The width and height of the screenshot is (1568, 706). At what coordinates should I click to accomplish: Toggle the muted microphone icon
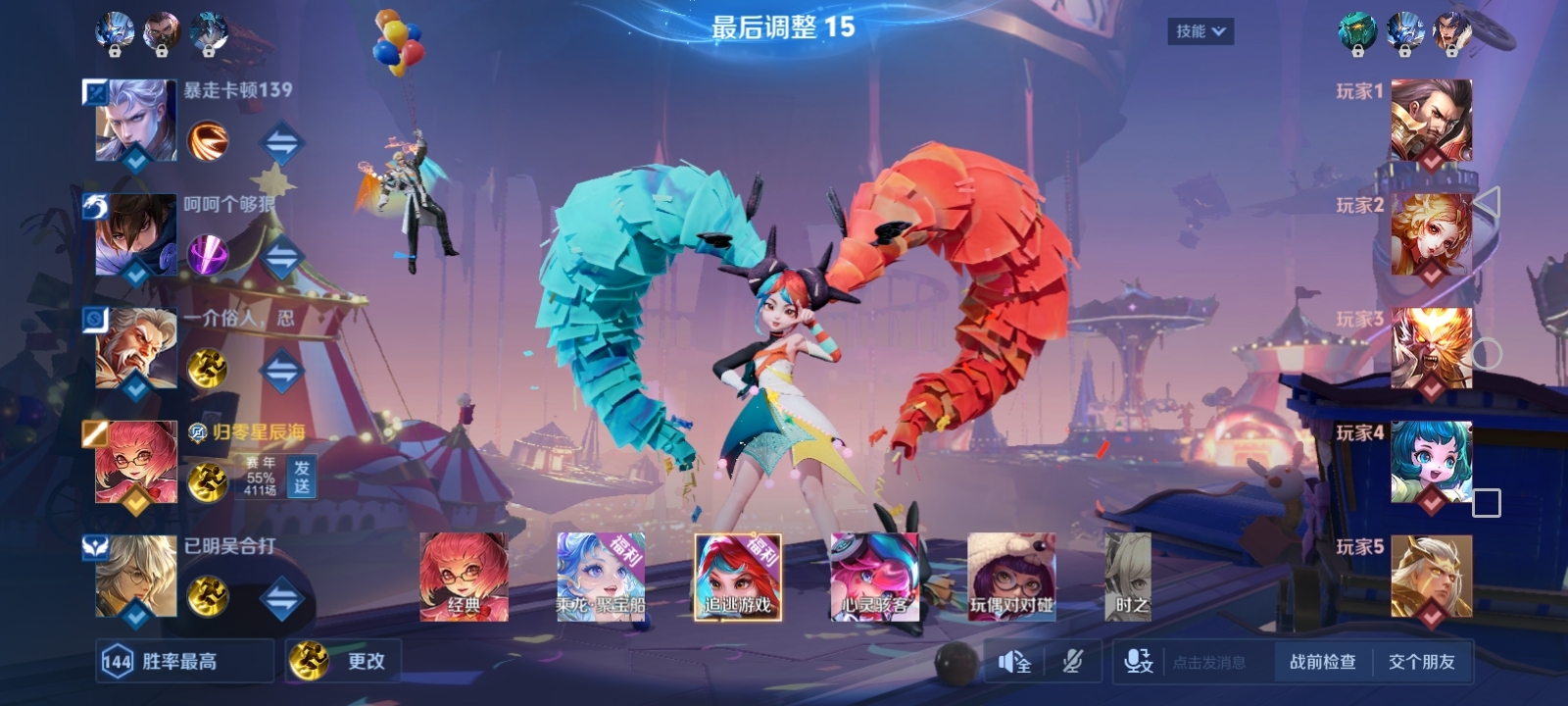pos(1073,663)
